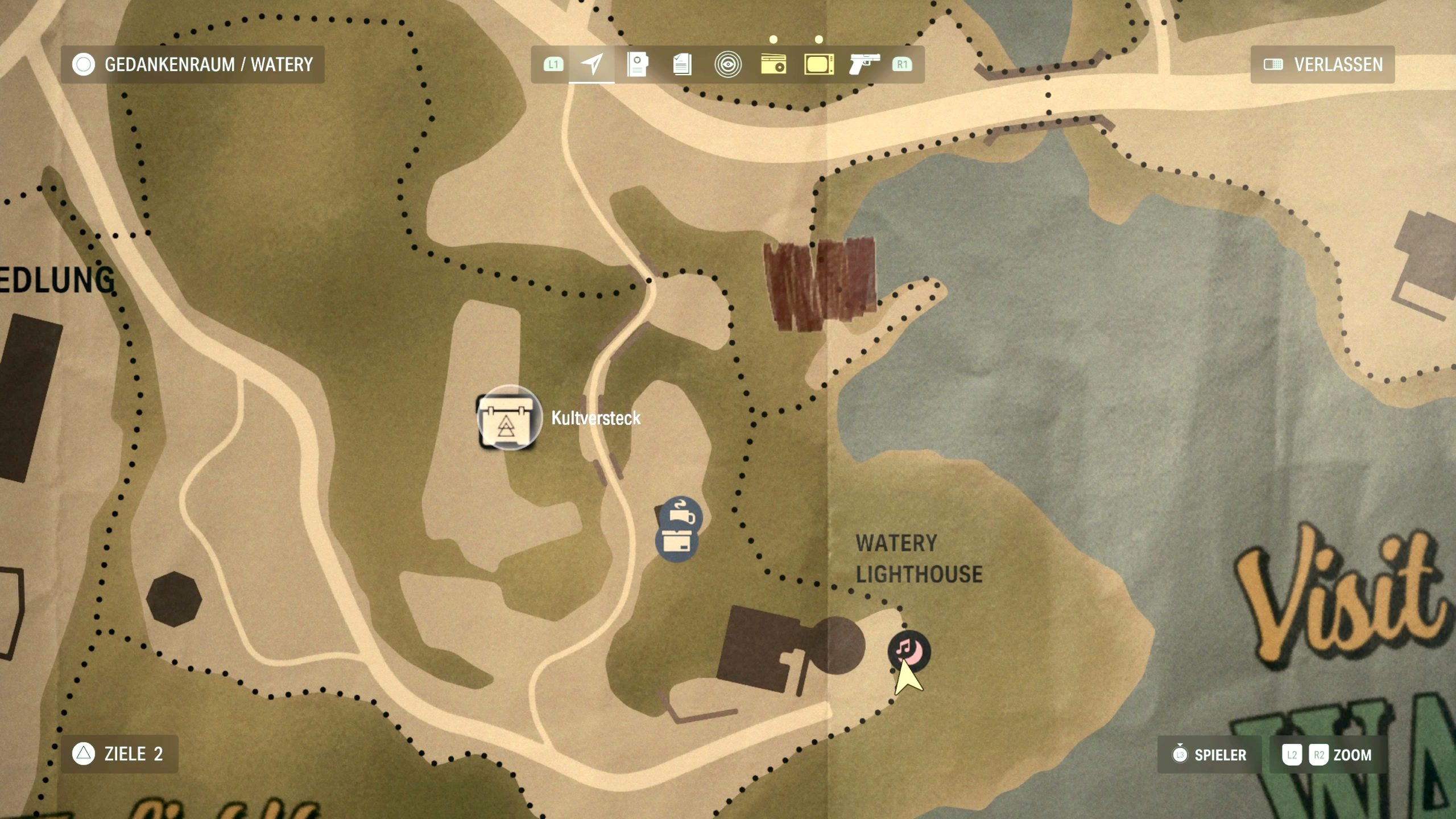Switch to the eye spiral tab
This screenshot has height=819, width=1456.
[x=727, y=64]
